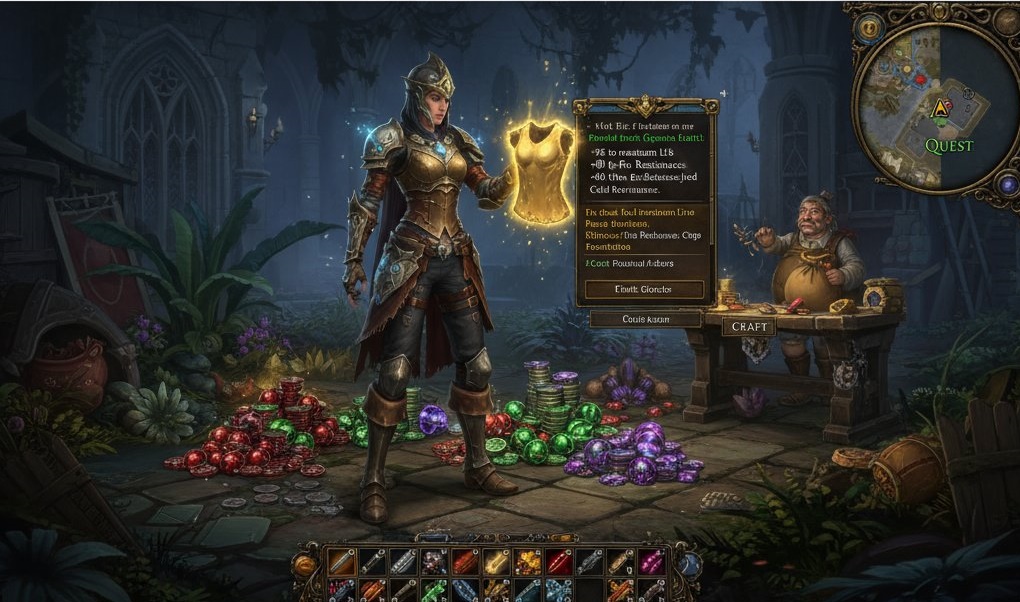
Task: Select the gold nugget pile hotbar slot
Action: [527, 562]
